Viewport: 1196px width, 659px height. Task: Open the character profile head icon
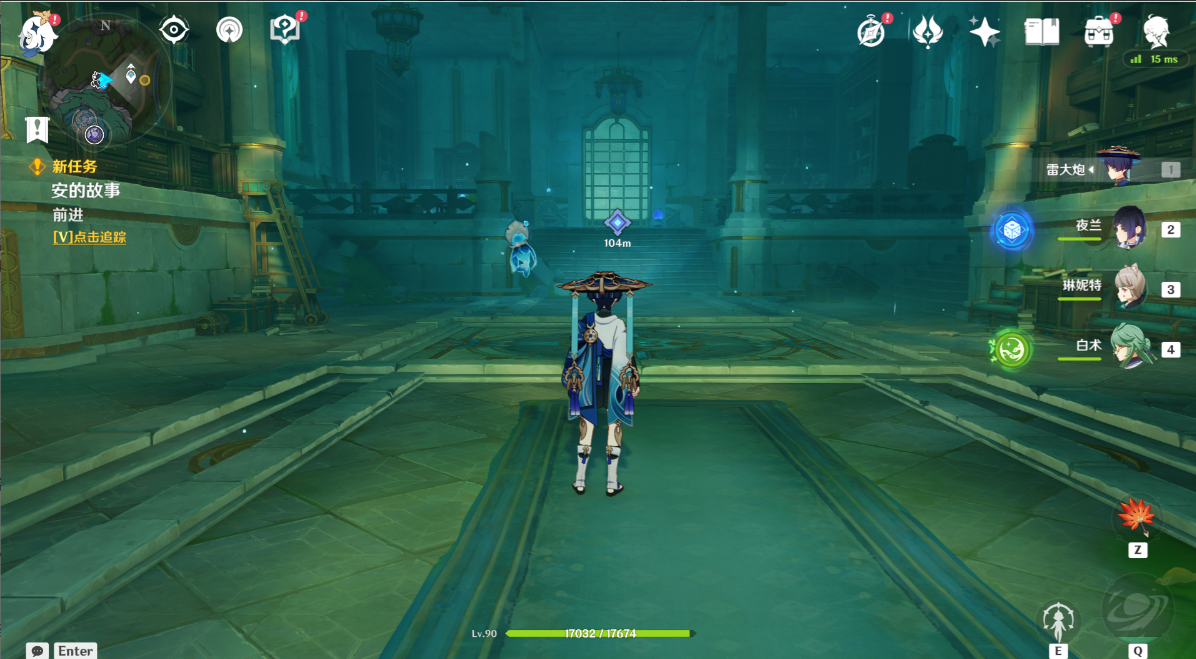point(1157,32)
